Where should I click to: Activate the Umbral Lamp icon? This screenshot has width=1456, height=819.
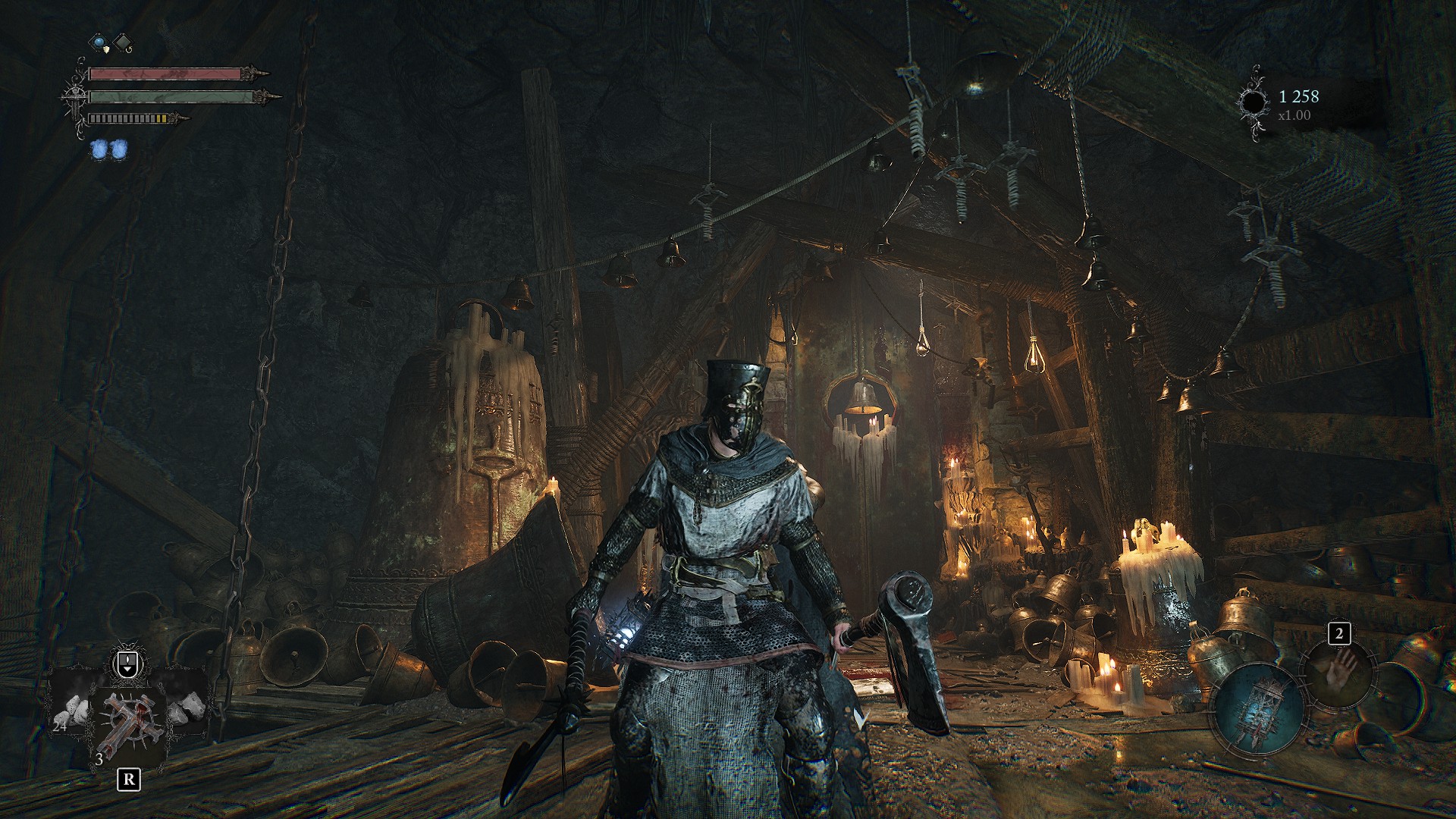click(x=1257, y=708)
